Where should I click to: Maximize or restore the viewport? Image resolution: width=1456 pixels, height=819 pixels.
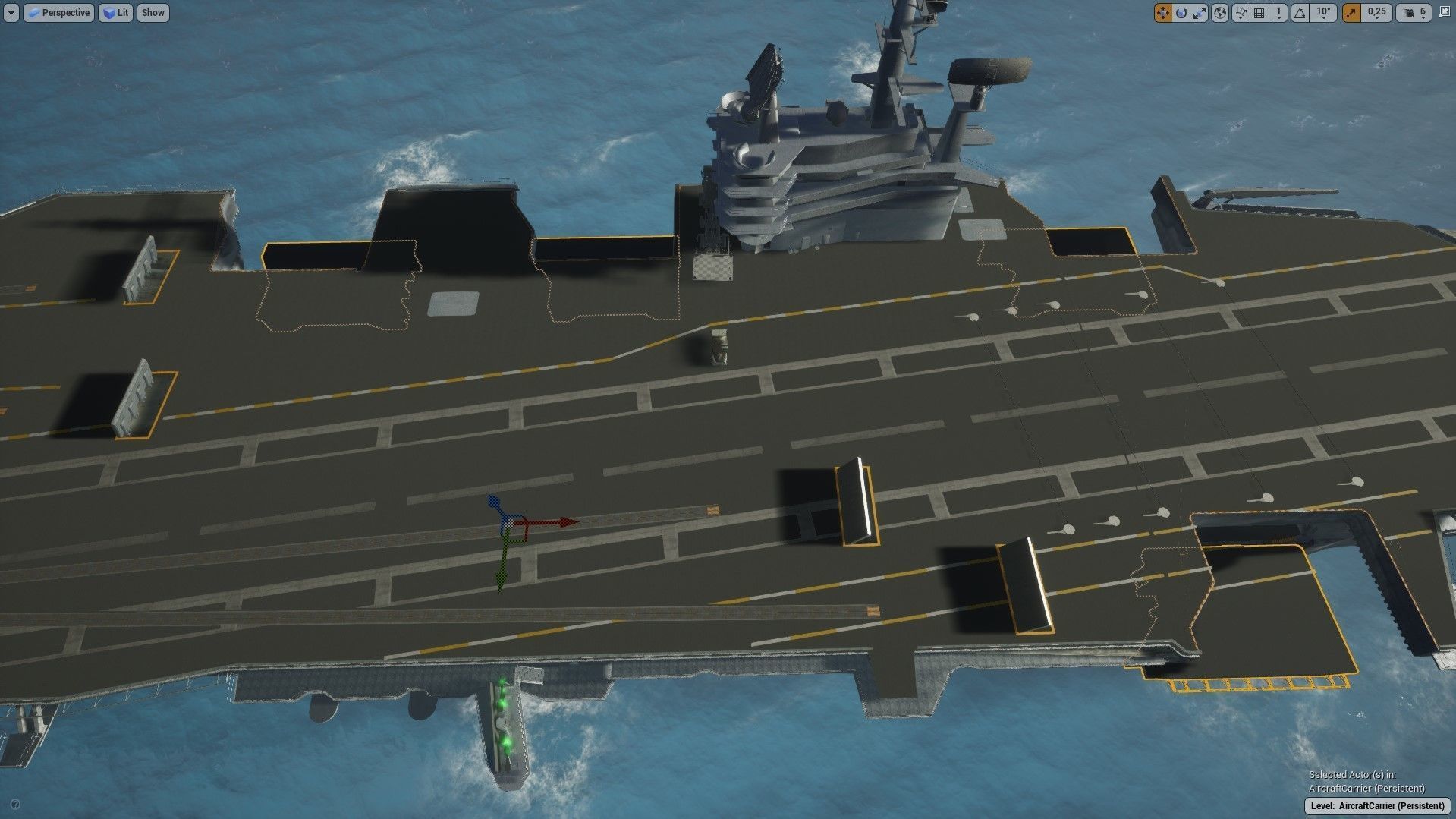[1443, 13]
